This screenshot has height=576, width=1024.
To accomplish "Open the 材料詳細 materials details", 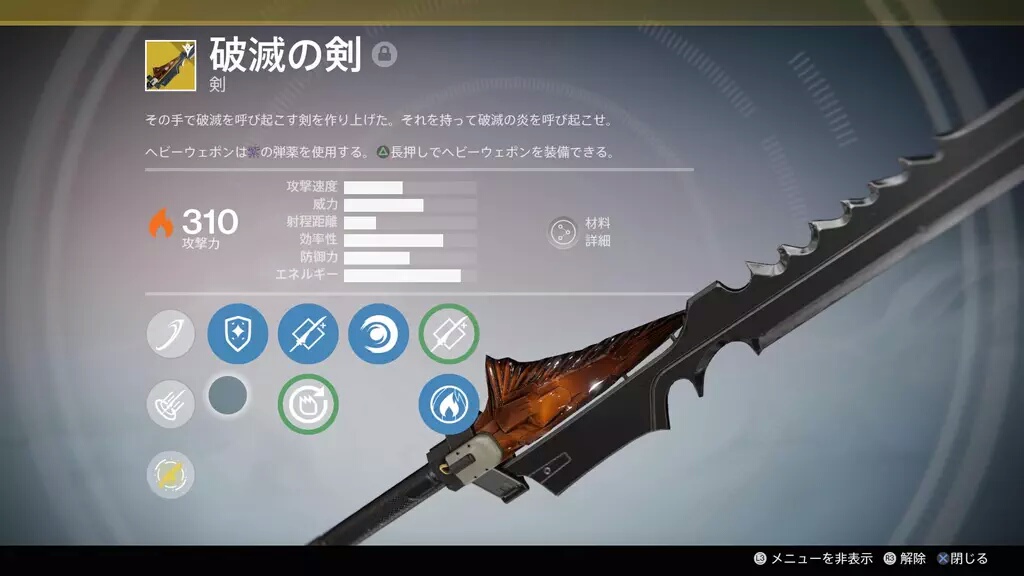I will click(563, 232).
